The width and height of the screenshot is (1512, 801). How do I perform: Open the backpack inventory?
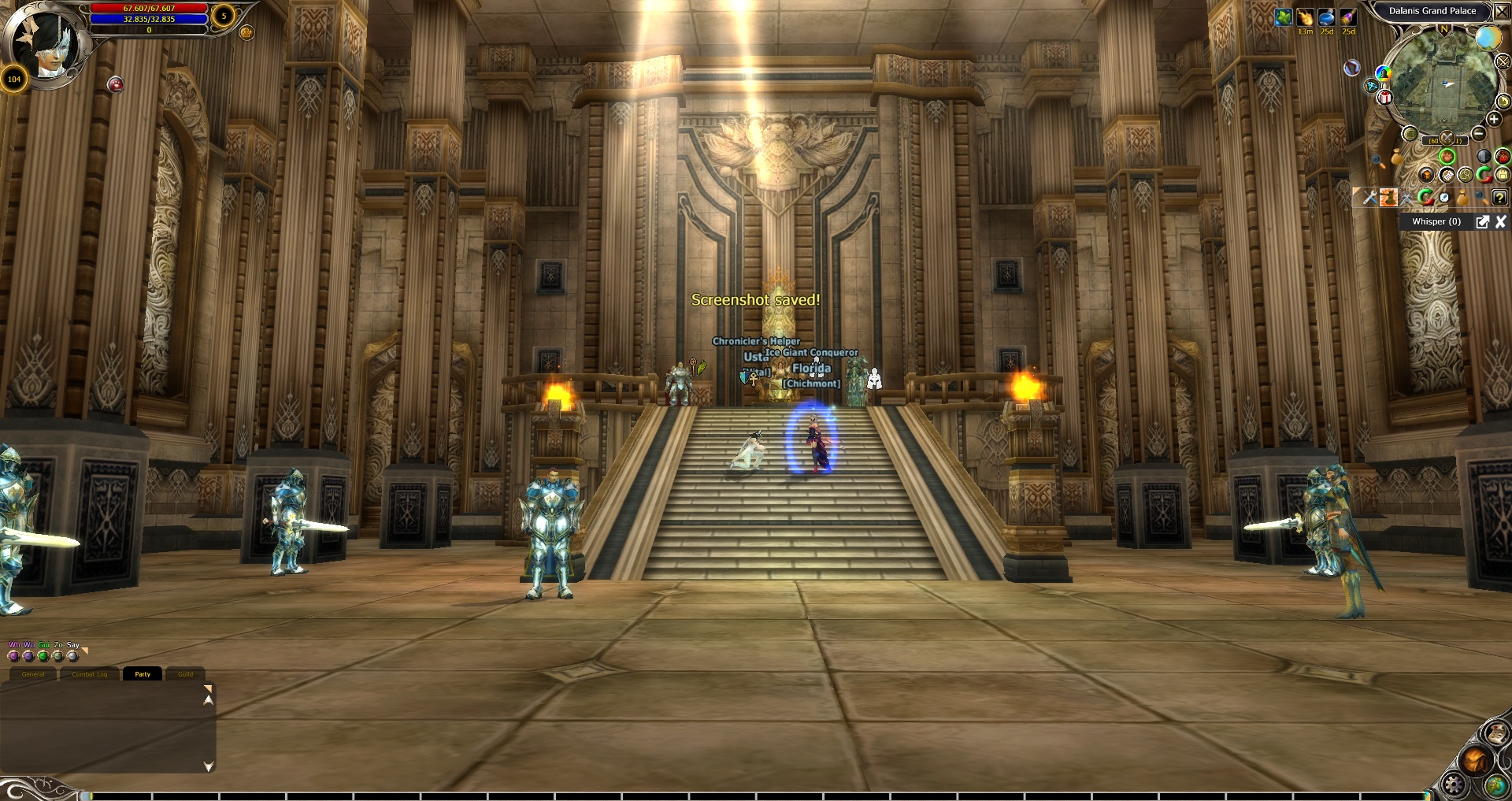pyautogui.click(x=1474, y=761)
